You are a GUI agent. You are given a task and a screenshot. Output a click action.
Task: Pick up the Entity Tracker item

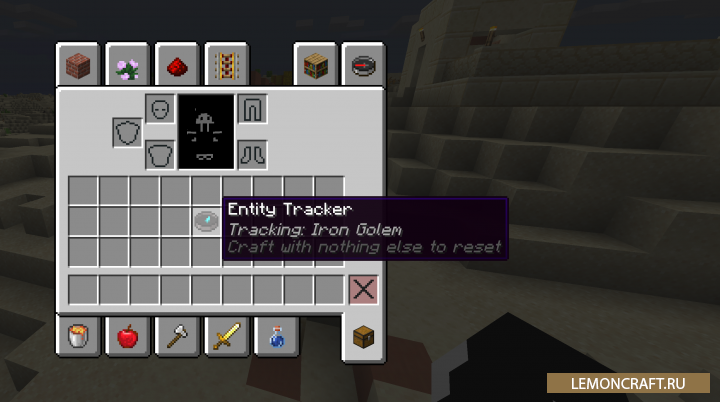(207, 221)
